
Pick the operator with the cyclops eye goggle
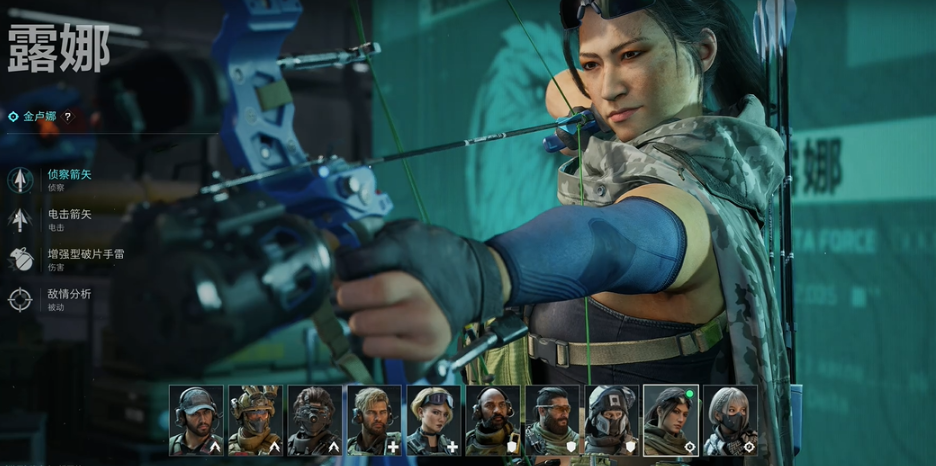point(314,421)
